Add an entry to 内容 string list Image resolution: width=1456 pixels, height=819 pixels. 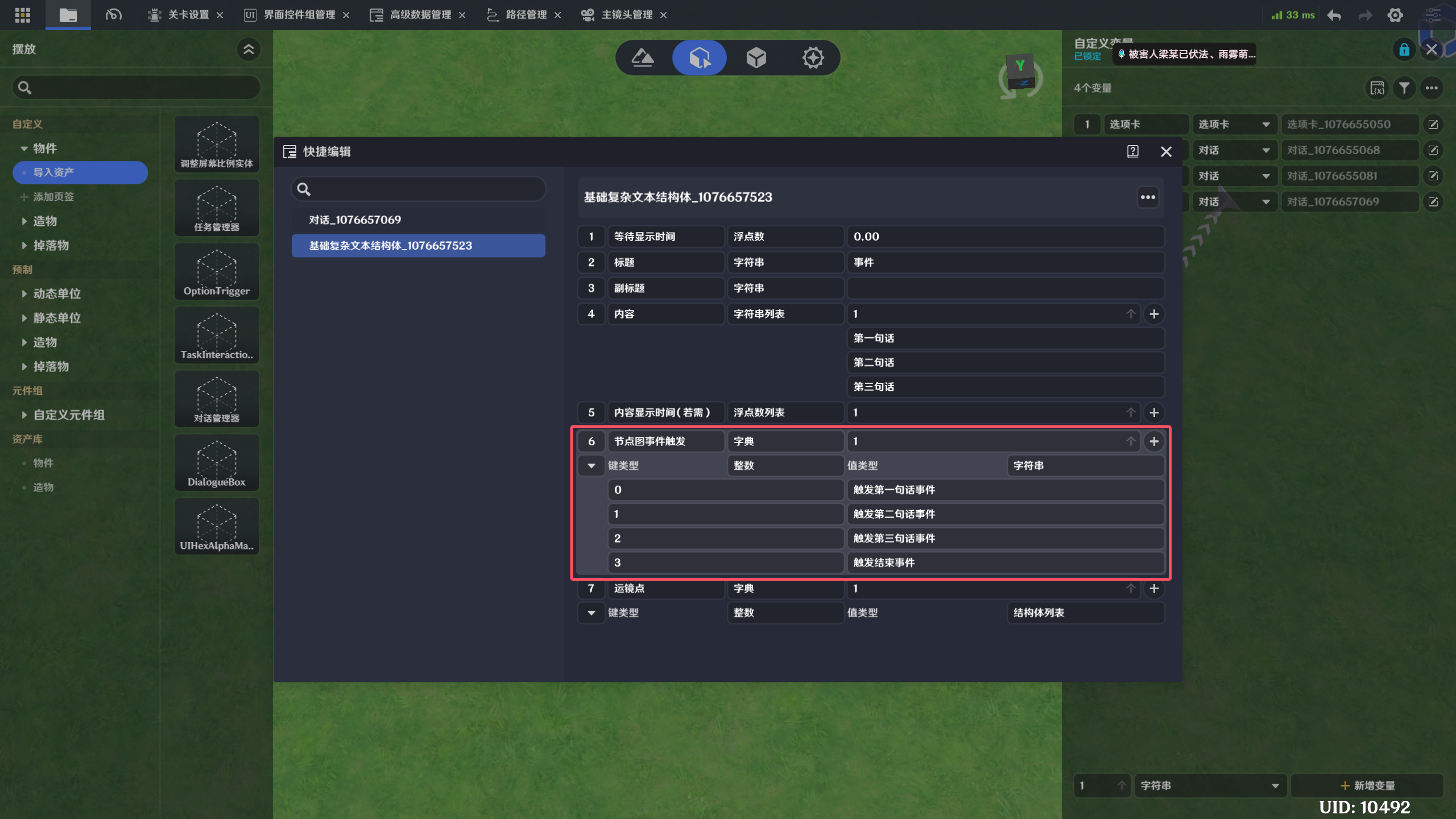click(x=1154, y=314)
